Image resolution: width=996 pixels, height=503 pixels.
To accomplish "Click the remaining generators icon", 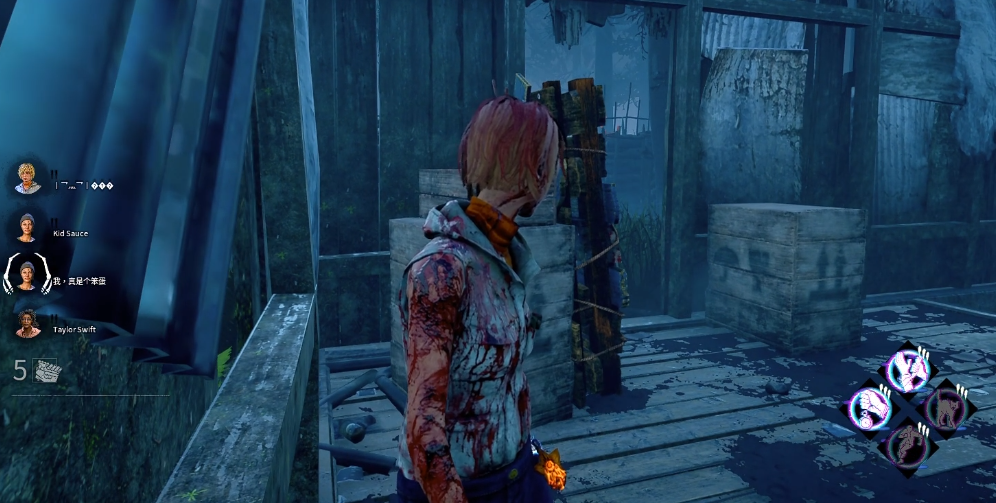I will tap(47, 370).
